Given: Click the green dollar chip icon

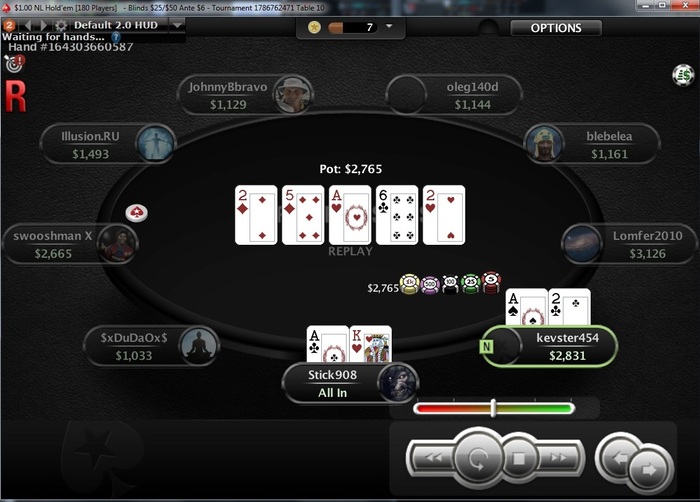Looking at the screenshot, I should 683,74.
